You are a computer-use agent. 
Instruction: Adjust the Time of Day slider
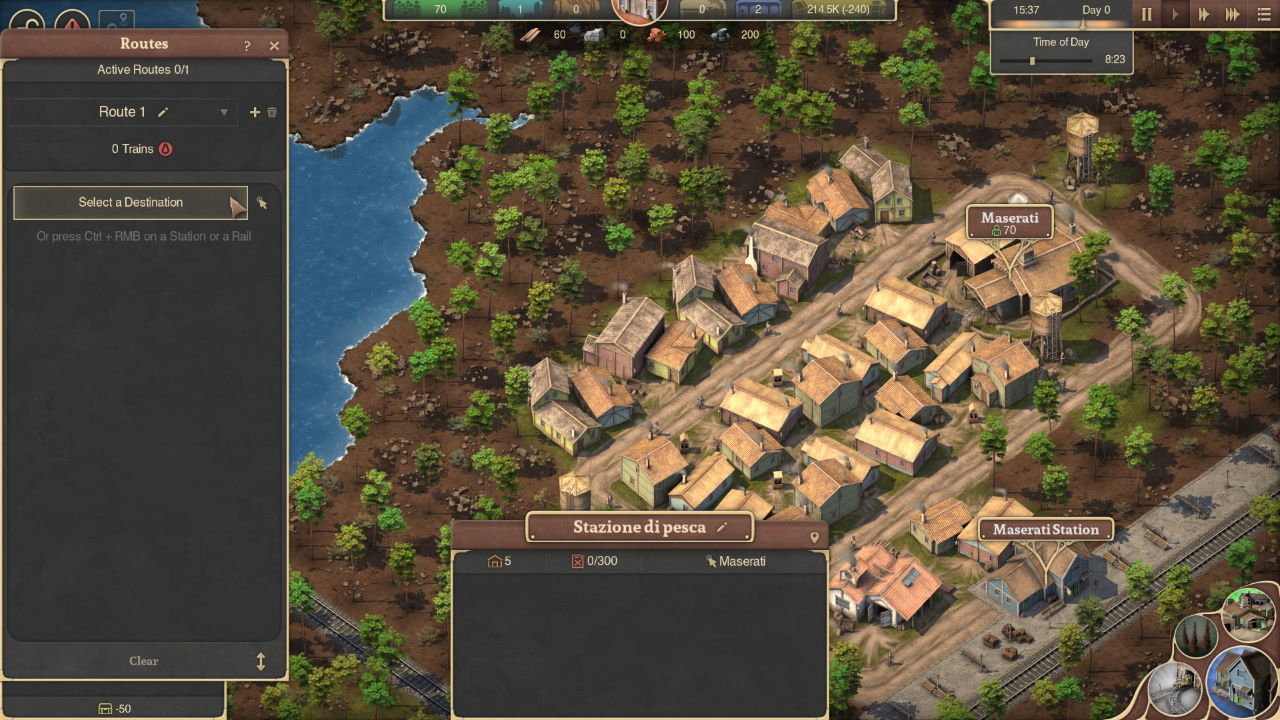click(1032, 61)
